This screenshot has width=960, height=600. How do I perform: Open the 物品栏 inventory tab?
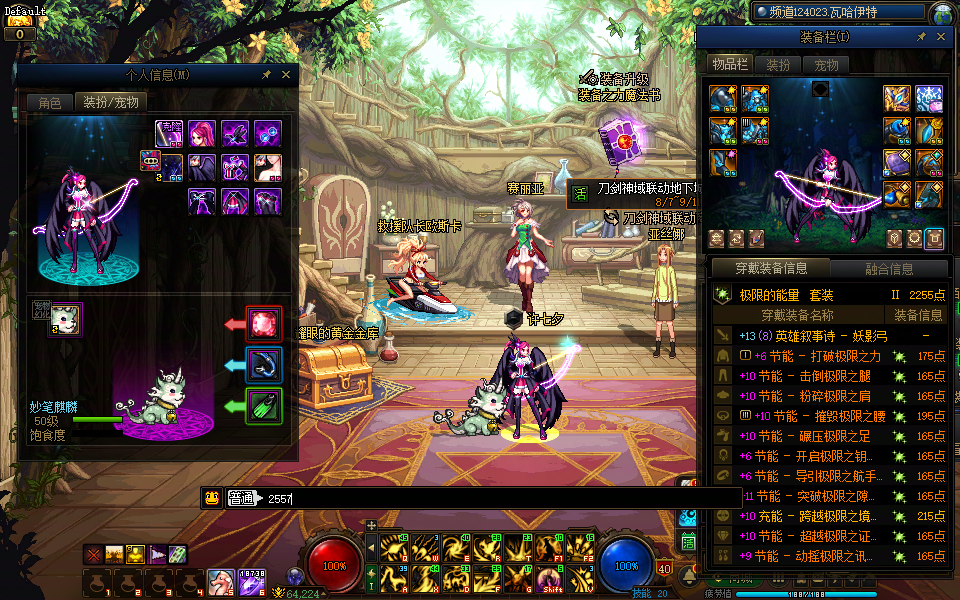pos(729,65)
